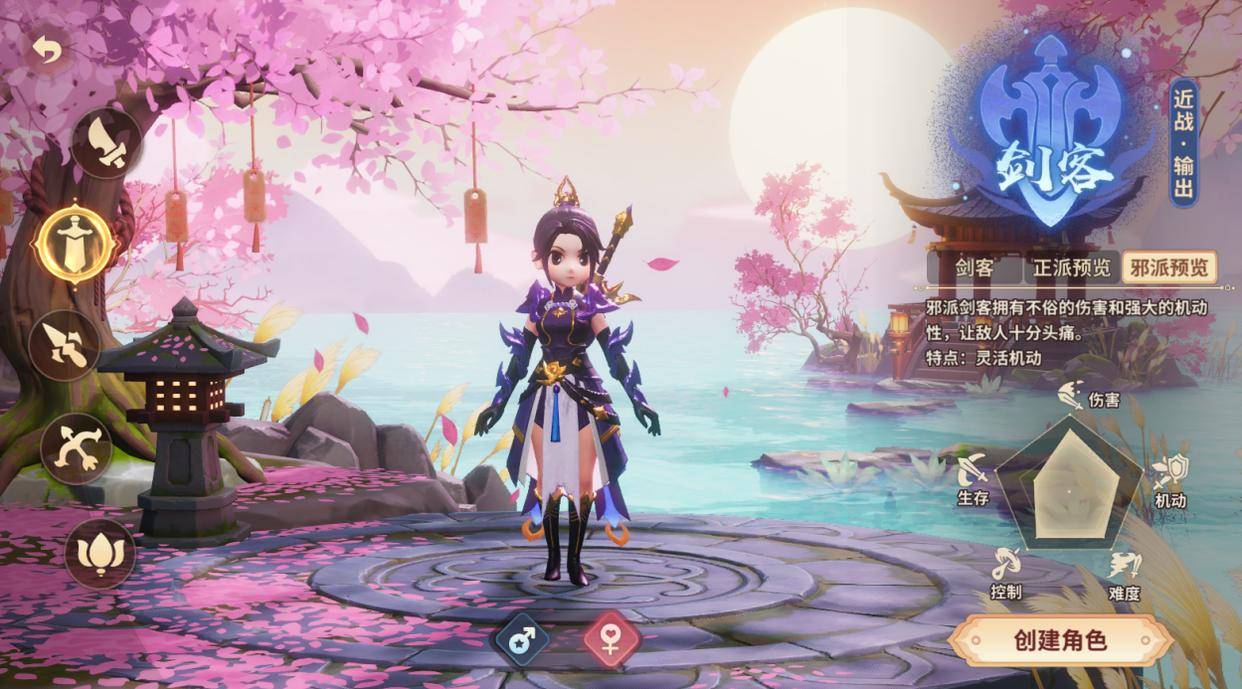
Task: Choose the highlighted sword class icon
Action: 75,243
